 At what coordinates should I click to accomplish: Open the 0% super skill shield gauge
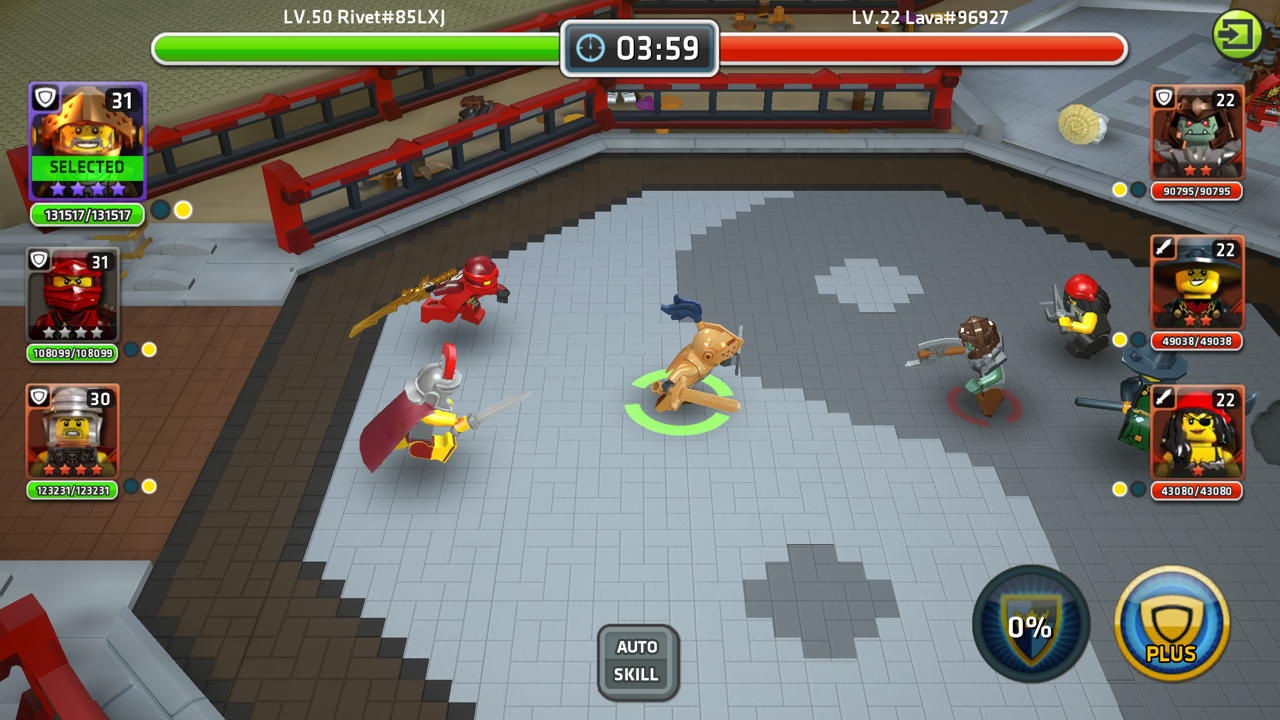coord(1030,623)
